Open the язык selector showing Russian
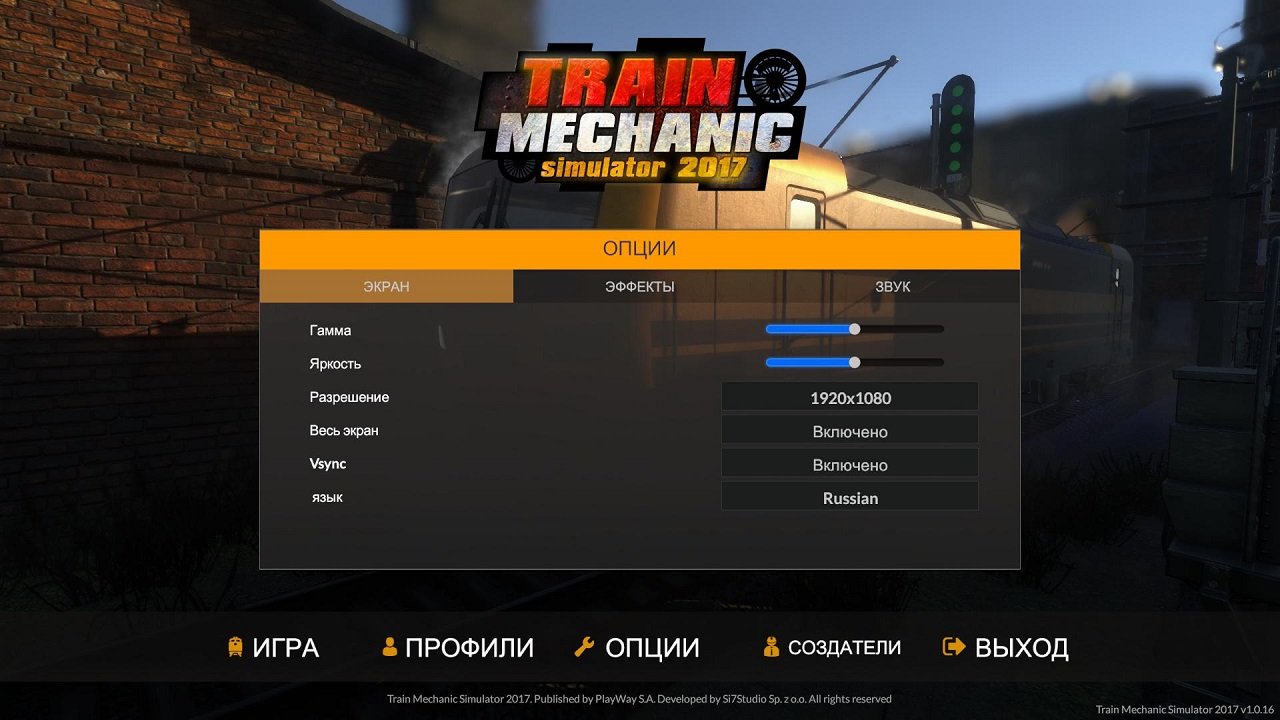The image size is (1280, 720). 849,497
